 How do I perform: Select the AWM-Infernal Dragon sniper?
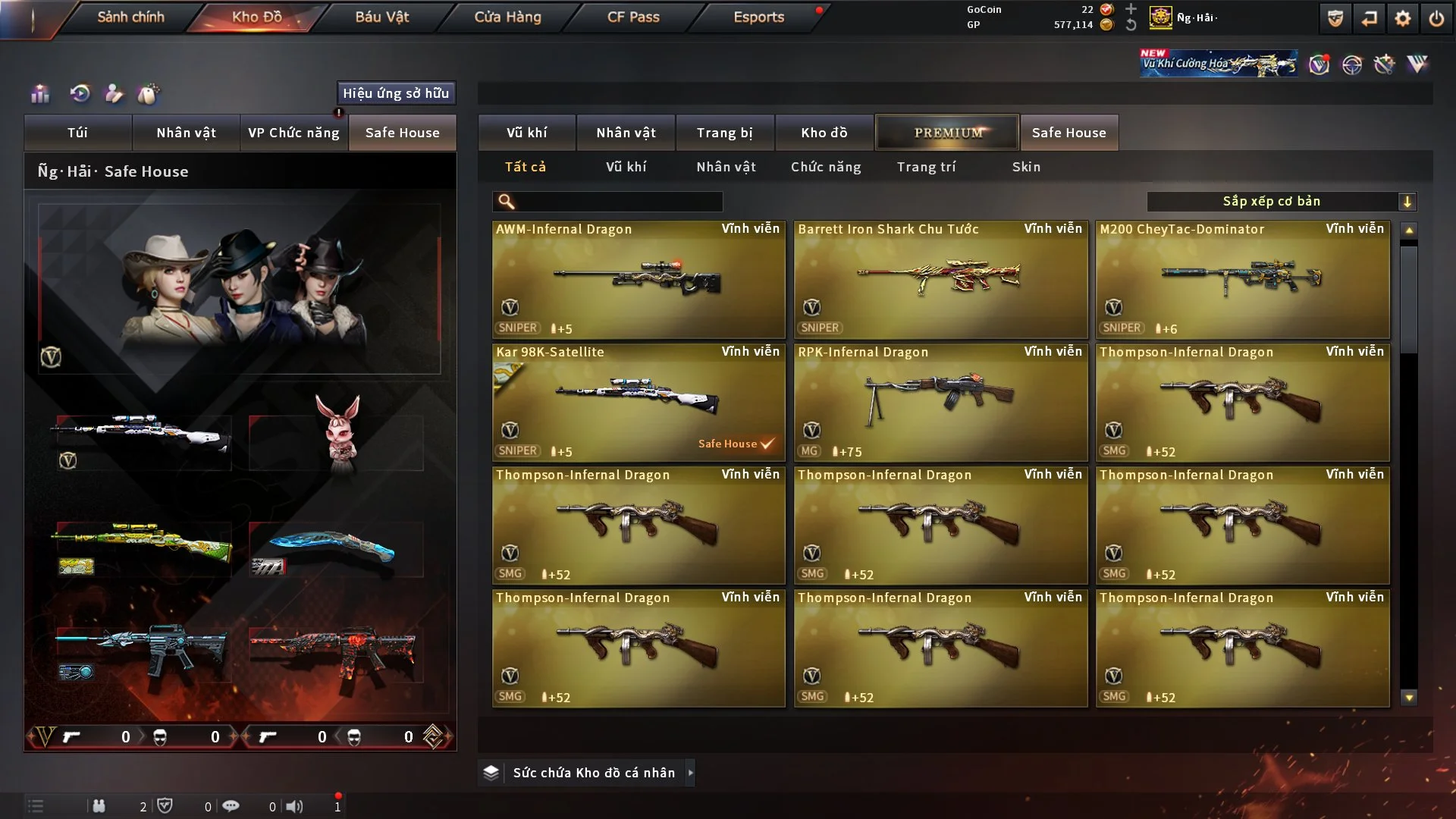(638, 279)
